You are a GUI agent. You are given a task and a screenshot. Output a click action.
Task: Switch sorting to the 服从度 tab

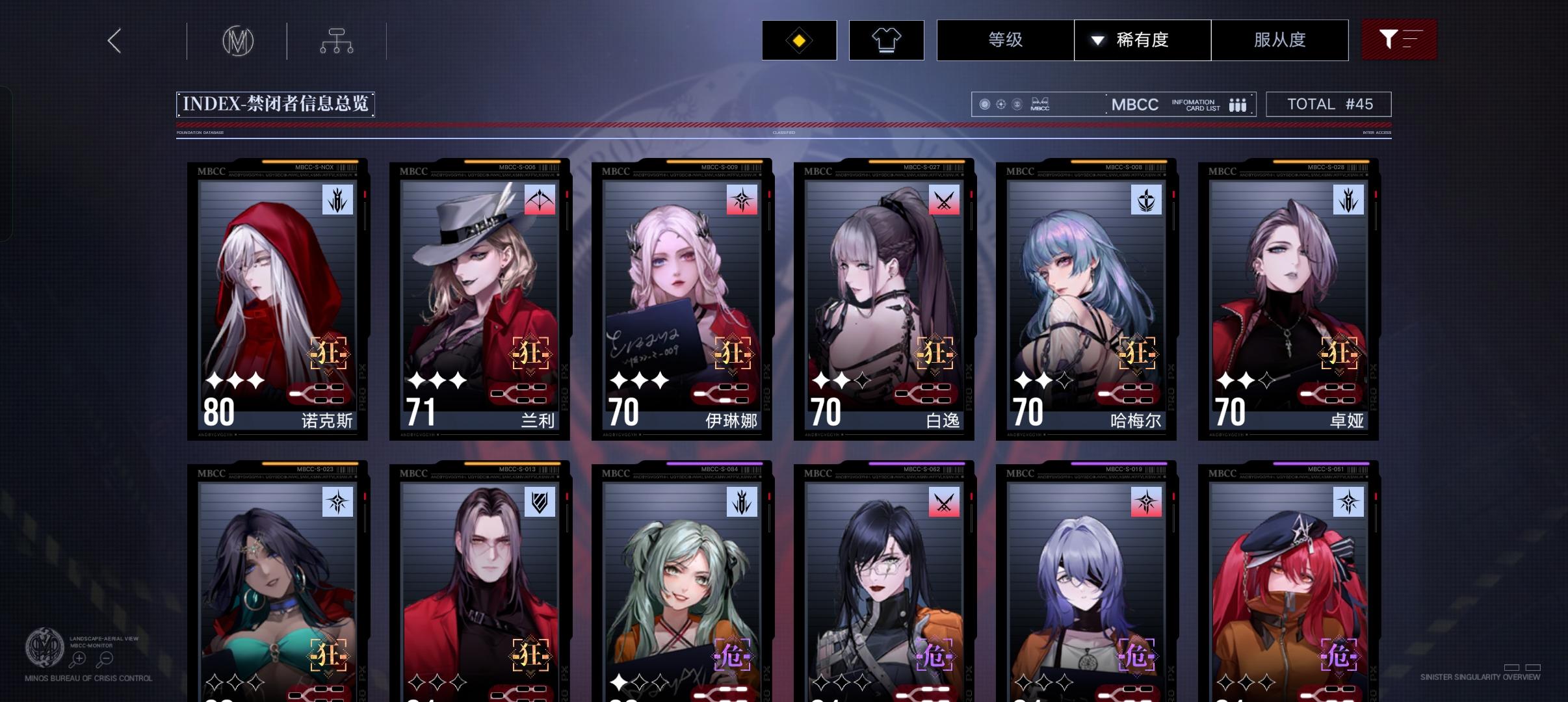1279,40
